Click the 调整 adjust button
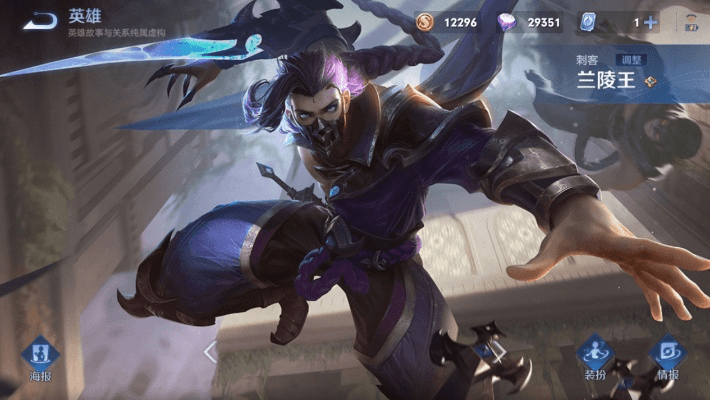The image size is (710, 400). (629, 60)
